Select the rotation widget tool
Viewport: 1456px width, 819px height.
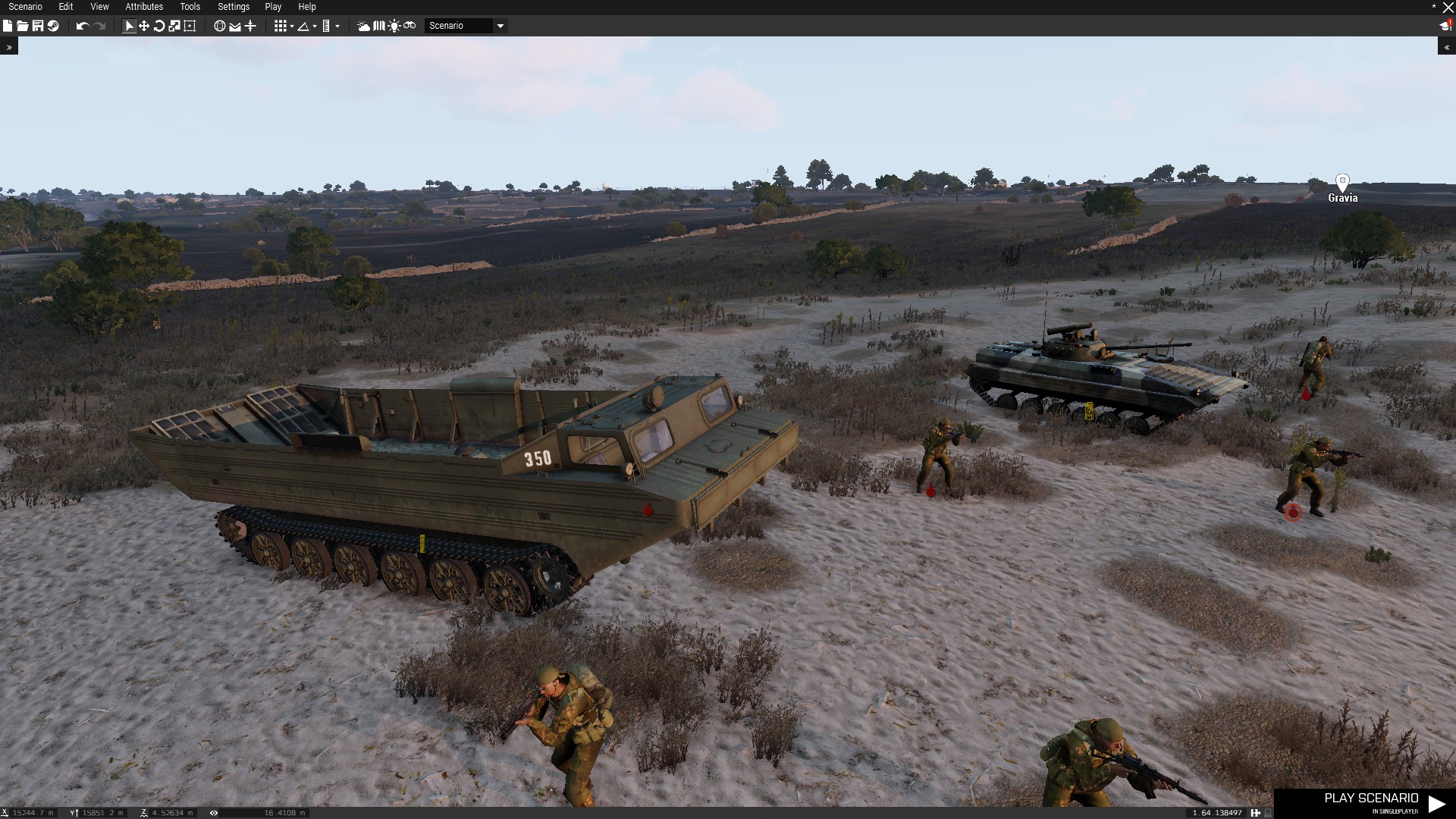click(159, 26)
